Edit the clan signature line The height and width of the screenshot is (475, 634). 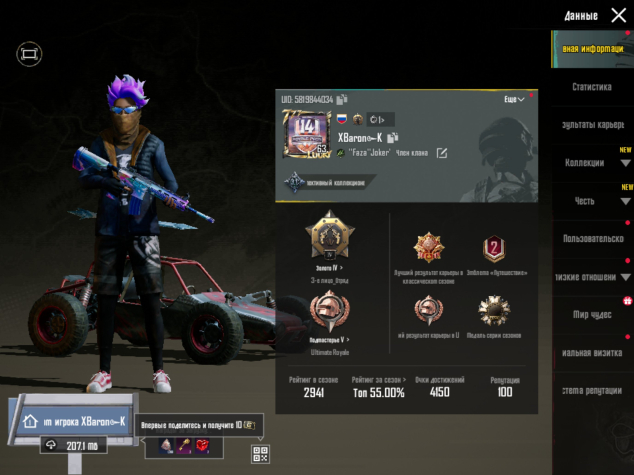(x=442, y=153)
